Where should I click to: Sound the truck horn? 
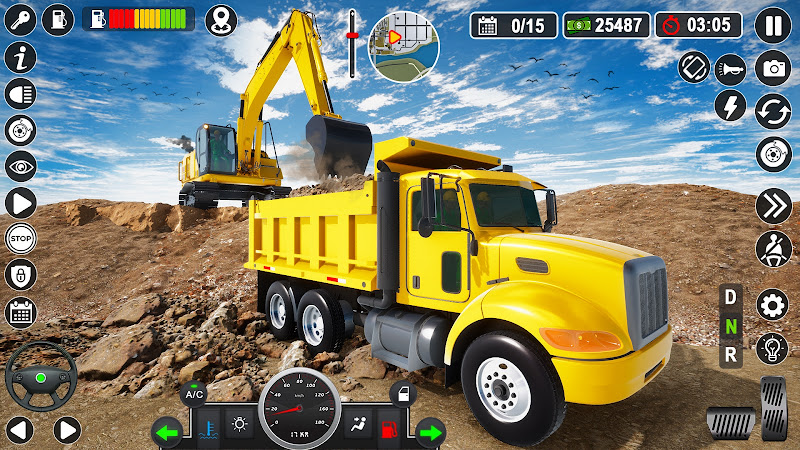click(731, 68)
